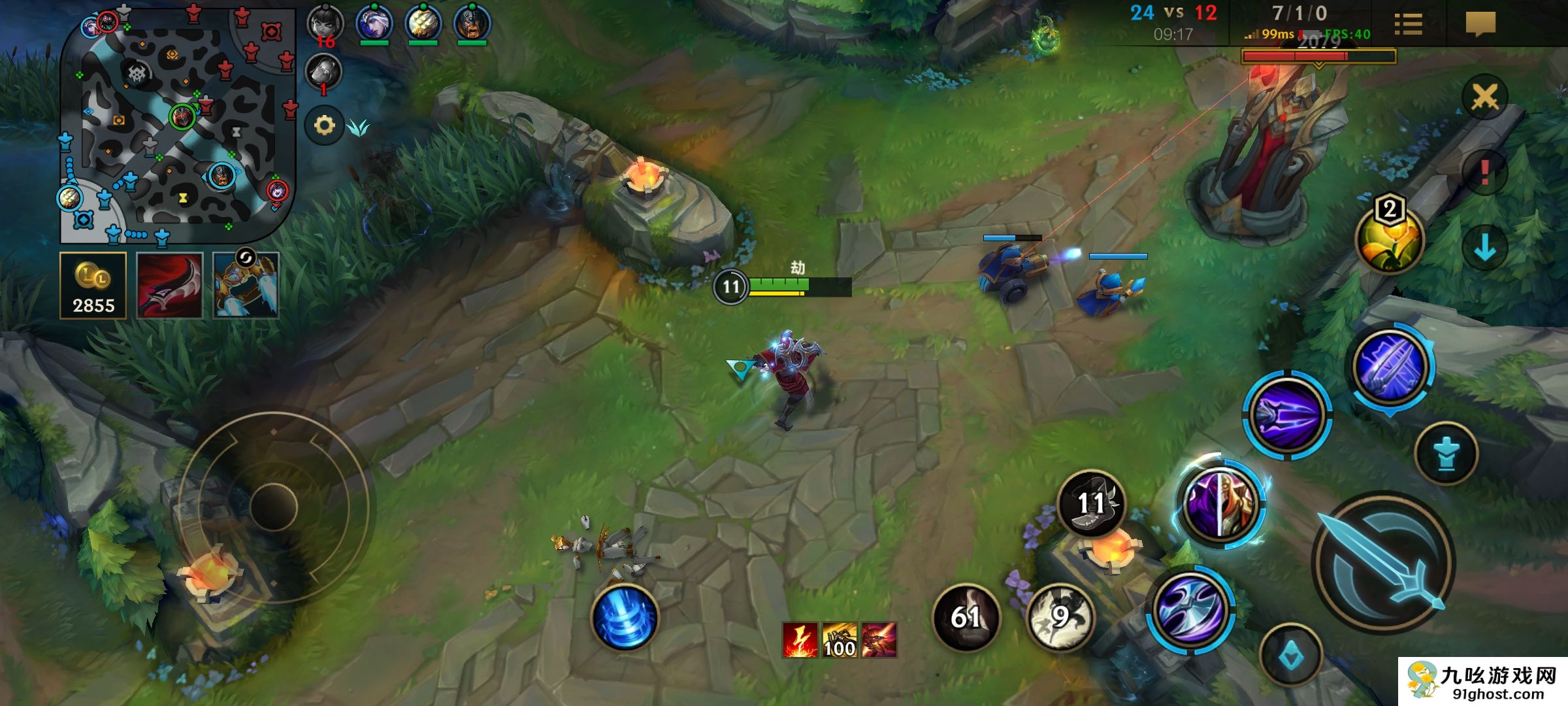Viewport: 1568px width, 706px height.
Task: Buy the recommended armored boots item
Action: (x=246, y=286)
